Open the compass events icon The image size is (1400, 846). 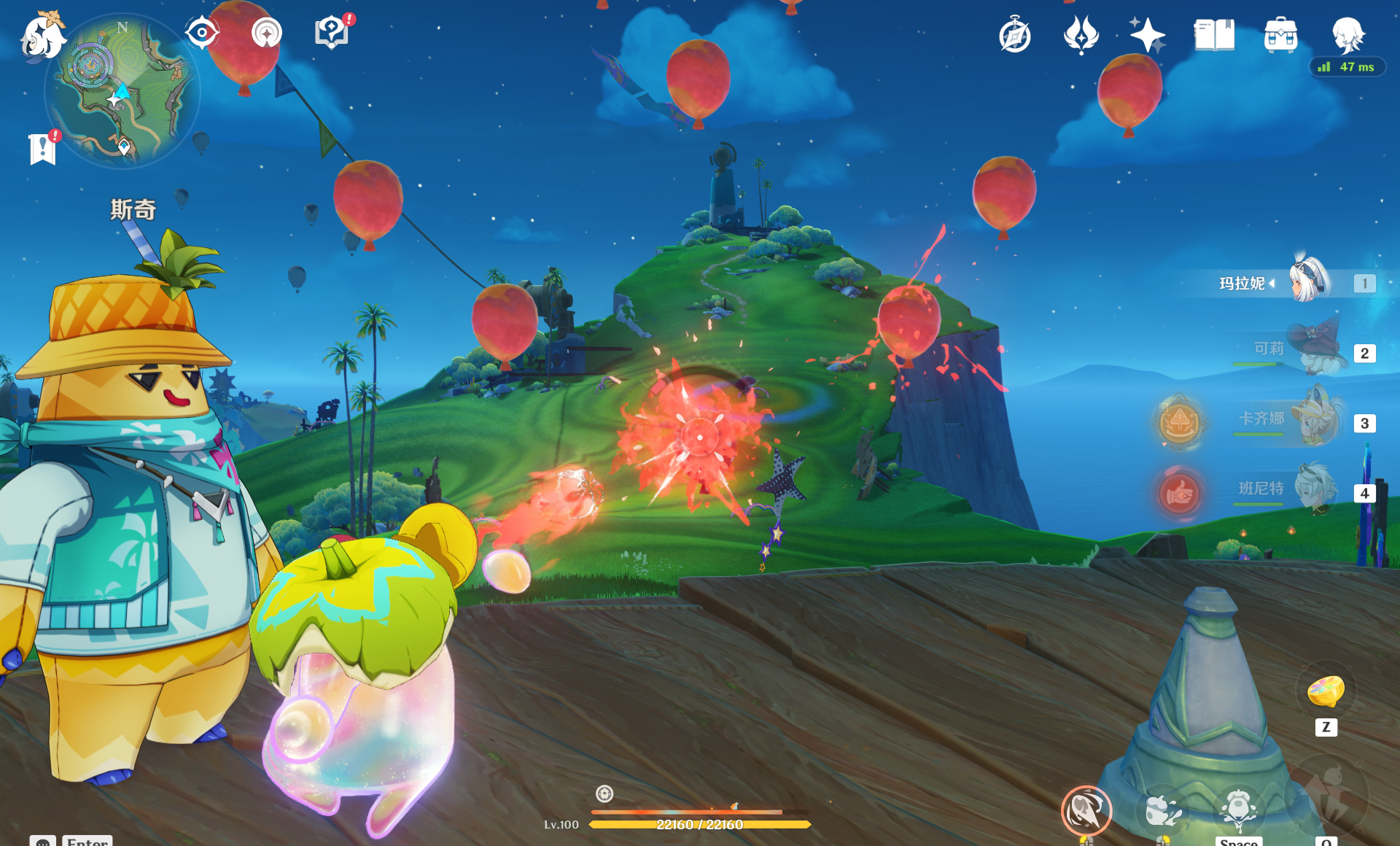click(x=1014, y=35)
